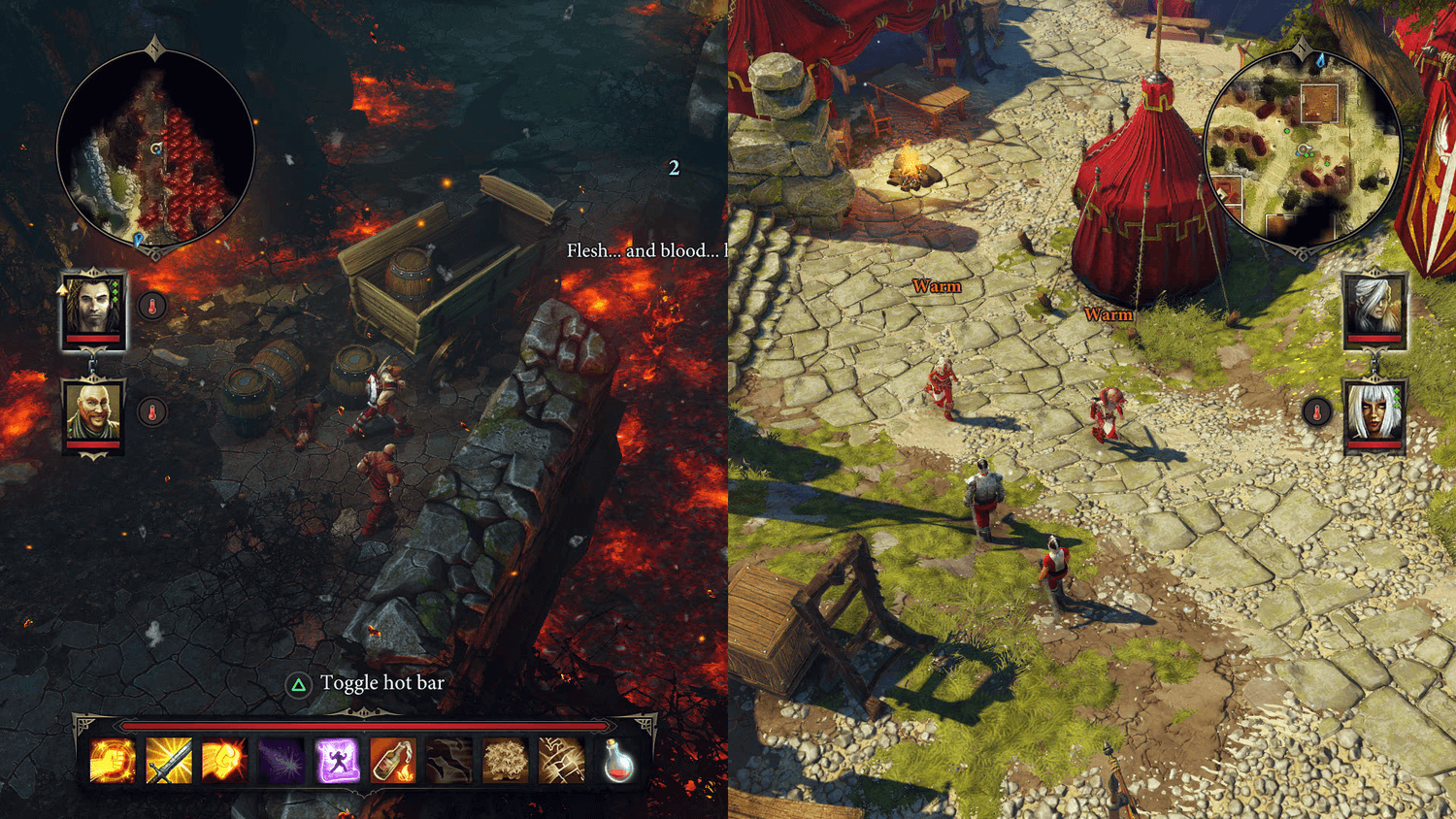Viewport: 1456px width, 819px height.
Task: Throw the fire bottle from the hotbar
Action: point(392,765)
